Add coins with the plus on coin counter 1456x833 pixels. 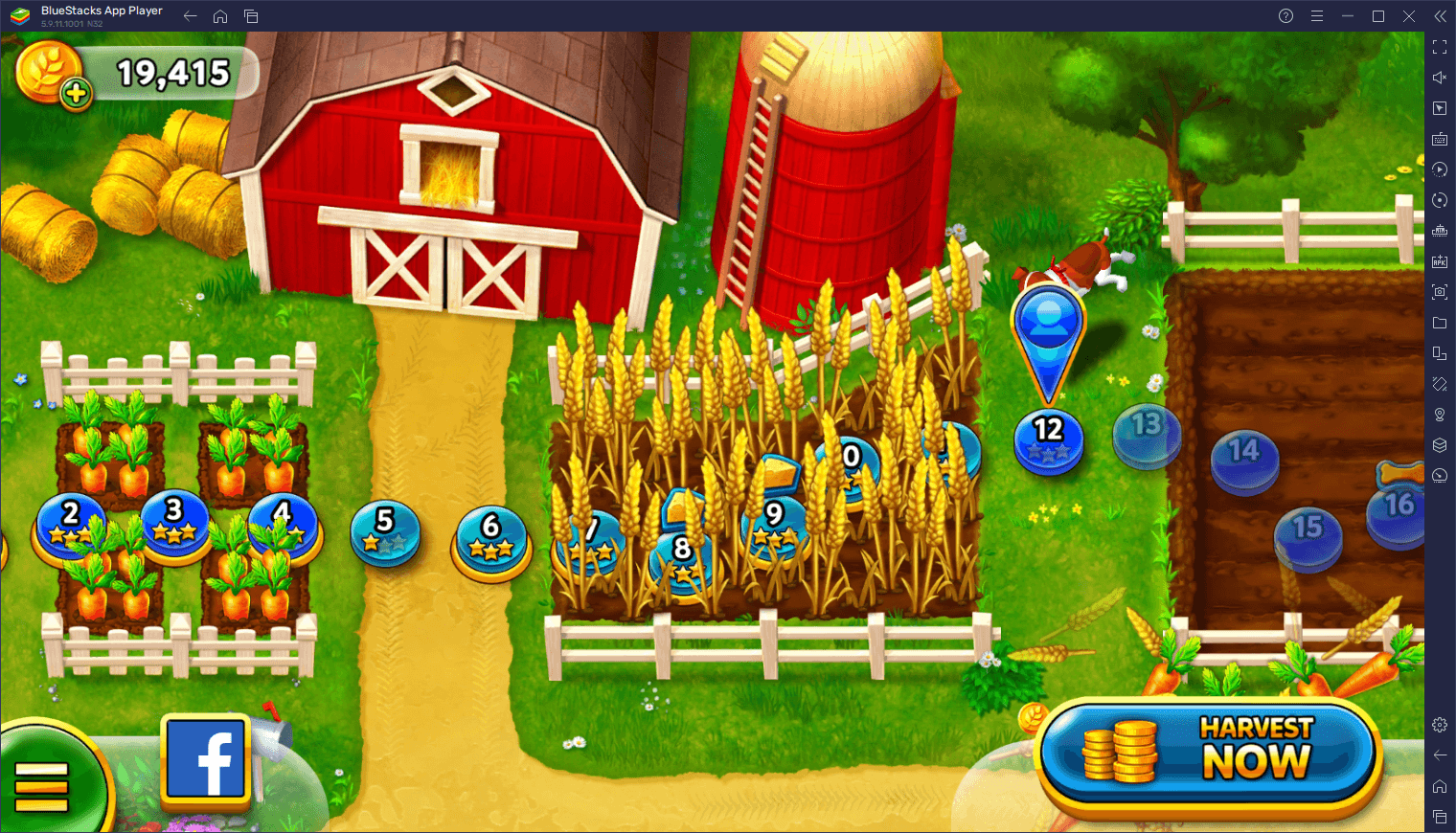(x=76, y=94)
